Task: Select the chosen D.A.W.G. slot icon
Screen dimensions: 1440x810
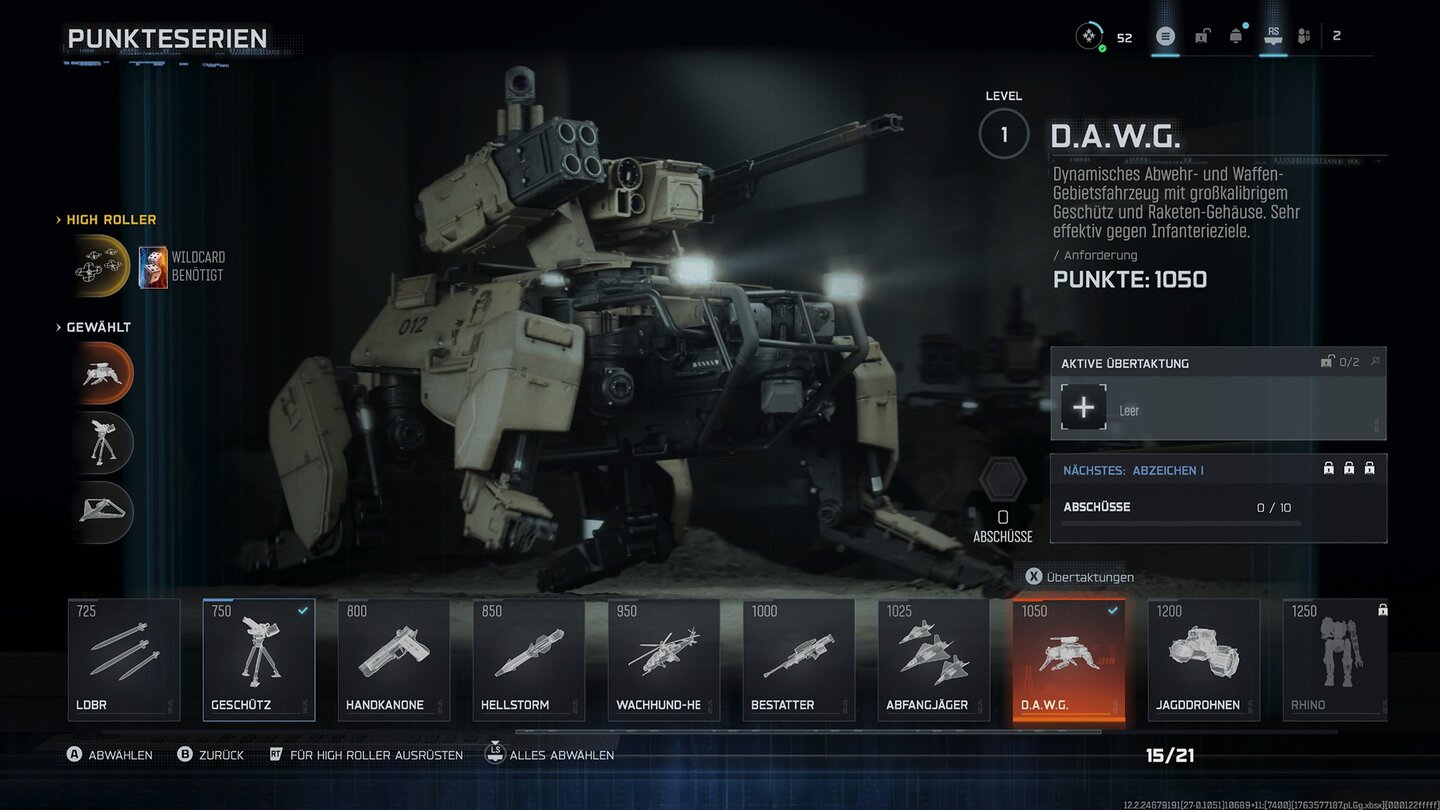Action: (102, 373)
